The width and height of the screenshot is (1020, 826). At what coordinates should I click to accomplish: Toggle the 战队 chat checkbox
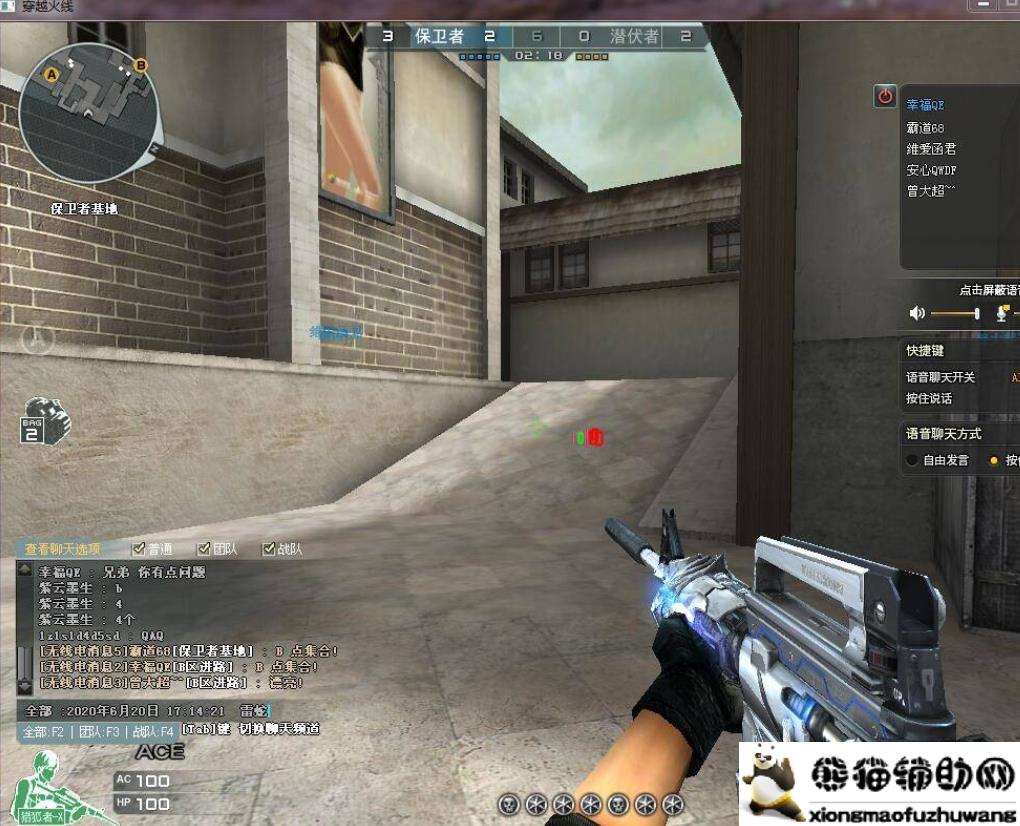tap(268, 549)
